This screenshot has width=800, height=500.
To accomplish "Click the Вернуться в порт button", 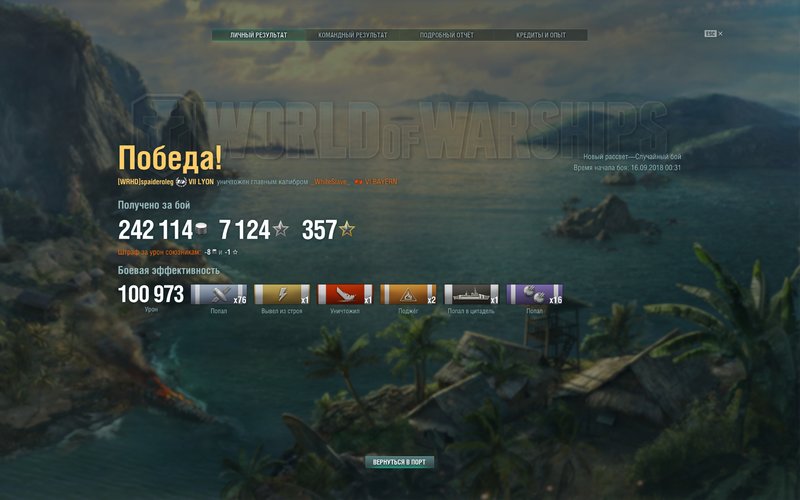I will (400, 463).
